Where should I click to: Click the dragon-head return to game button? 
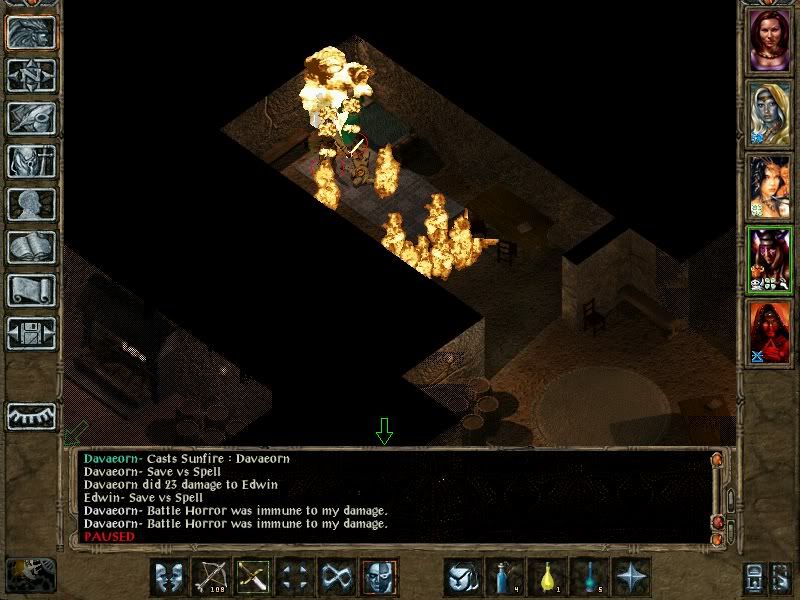[31, 32]
